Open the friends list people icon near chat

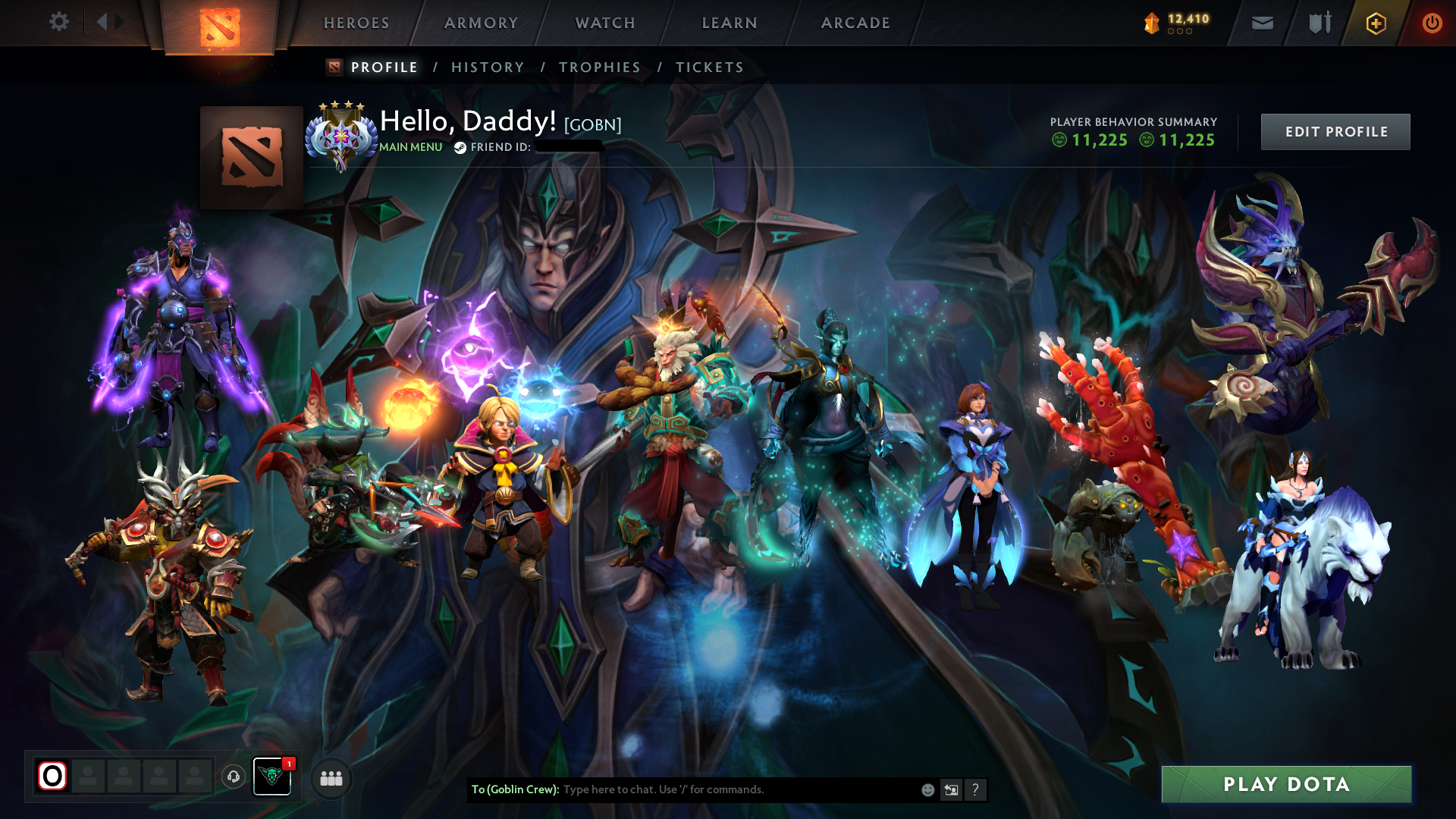coord(330,778)
